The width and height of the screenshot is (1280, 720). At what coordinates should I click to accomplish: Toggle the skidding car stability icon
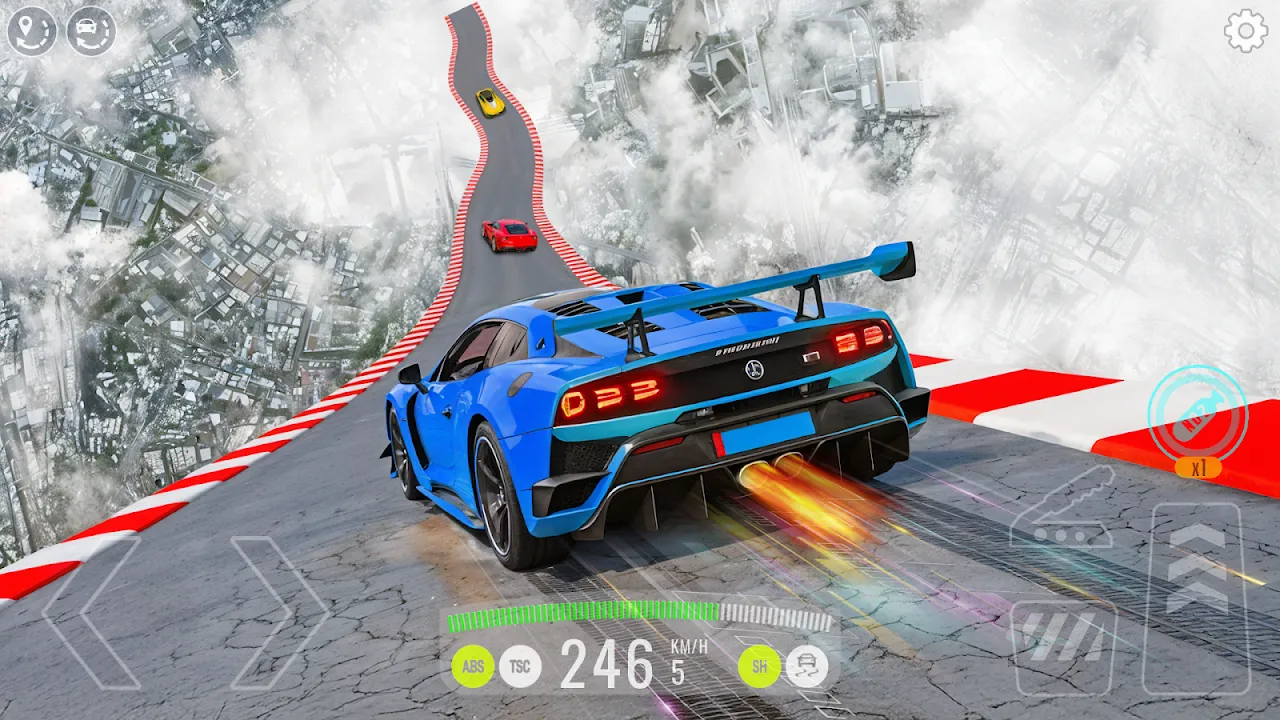(806, 666)
